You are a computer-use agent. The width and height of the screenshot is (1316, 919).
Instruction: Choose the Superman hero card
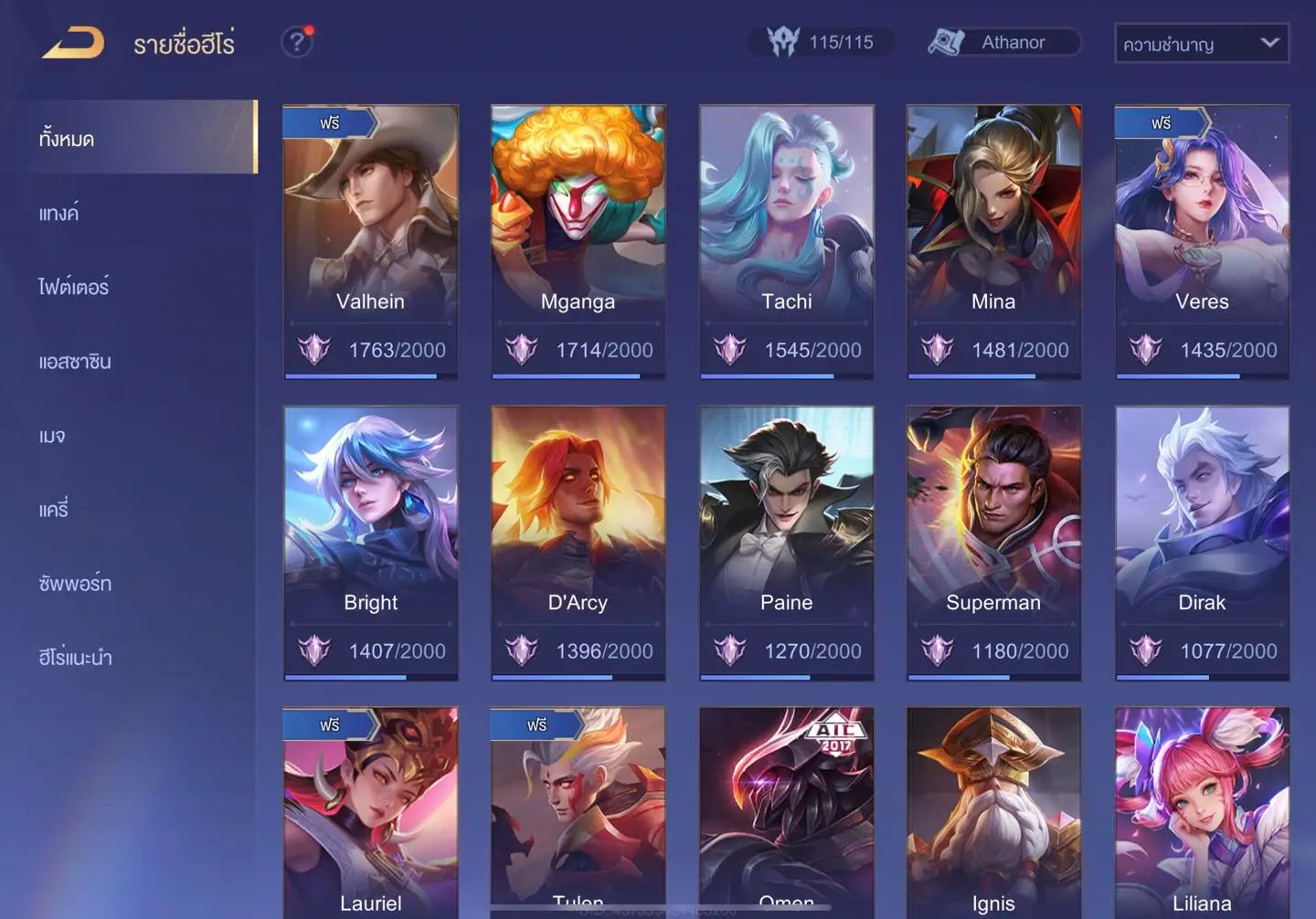(993, 543)
